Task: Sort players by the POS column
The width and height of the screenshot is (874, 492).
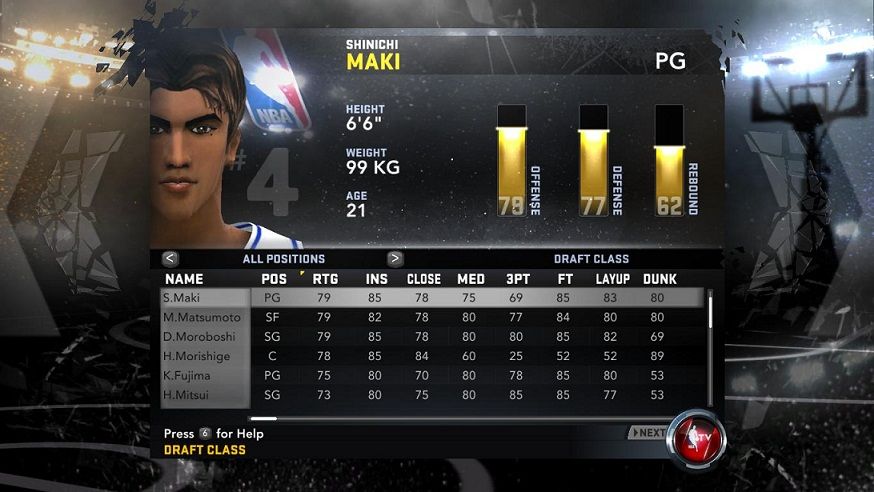Action: coord(274,279)
